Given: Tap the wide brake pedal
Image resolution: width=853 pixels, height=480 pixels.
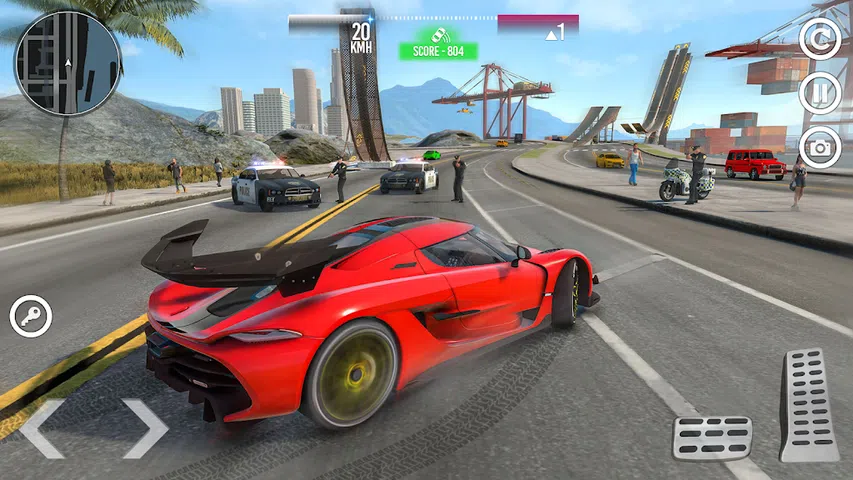Looking at the screenshot, I should point(712,437).
